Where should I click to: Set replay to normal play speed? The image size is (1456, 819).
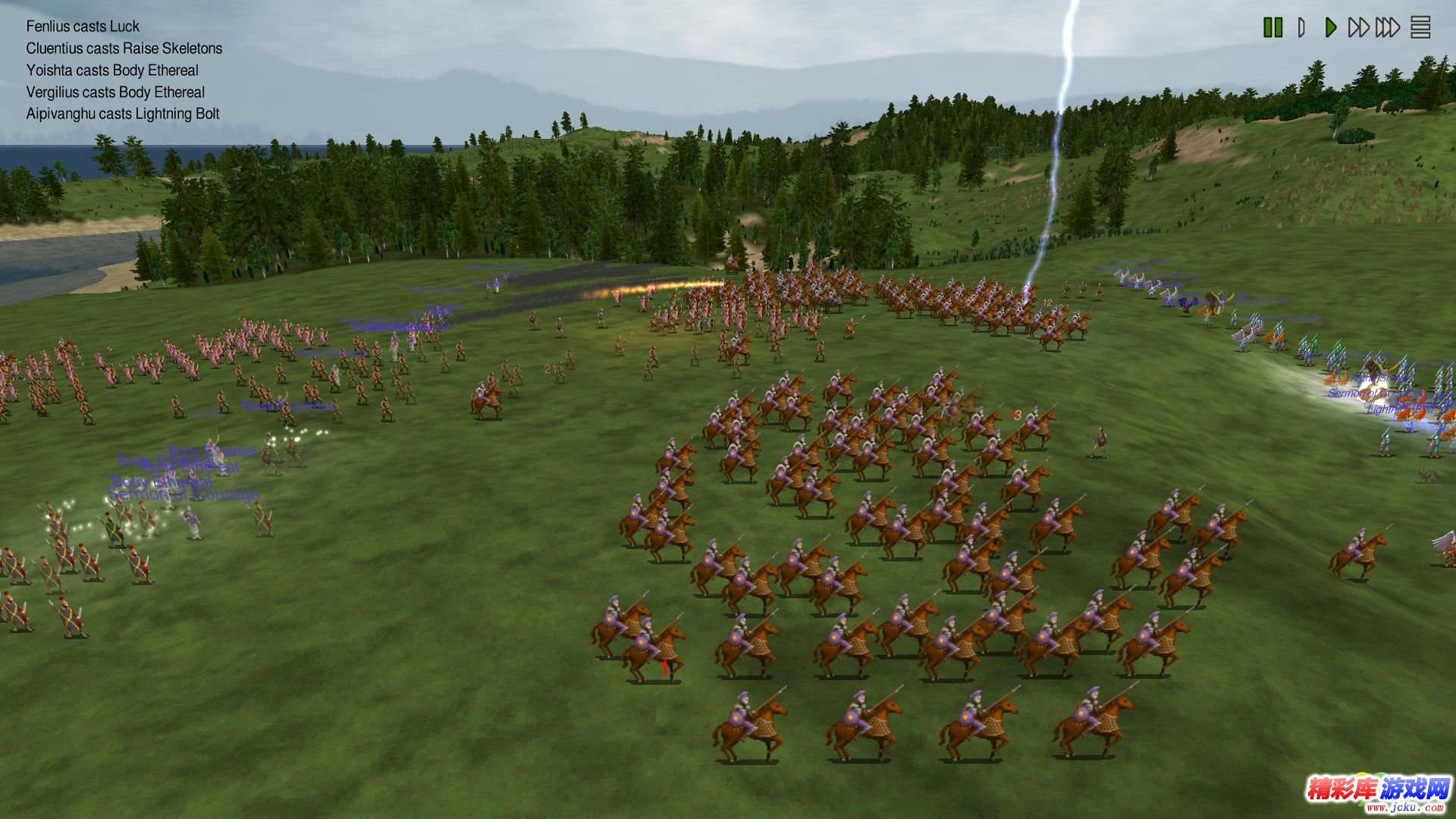point(1330,28)
